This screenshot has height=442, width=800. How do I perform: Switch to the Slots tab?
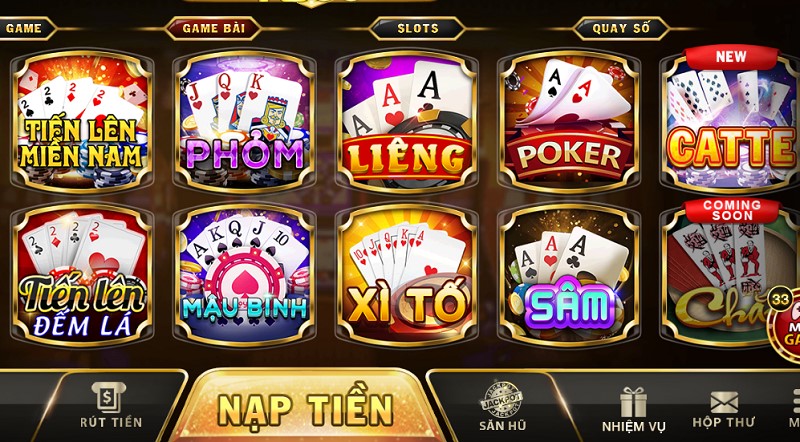coord(418,28)
